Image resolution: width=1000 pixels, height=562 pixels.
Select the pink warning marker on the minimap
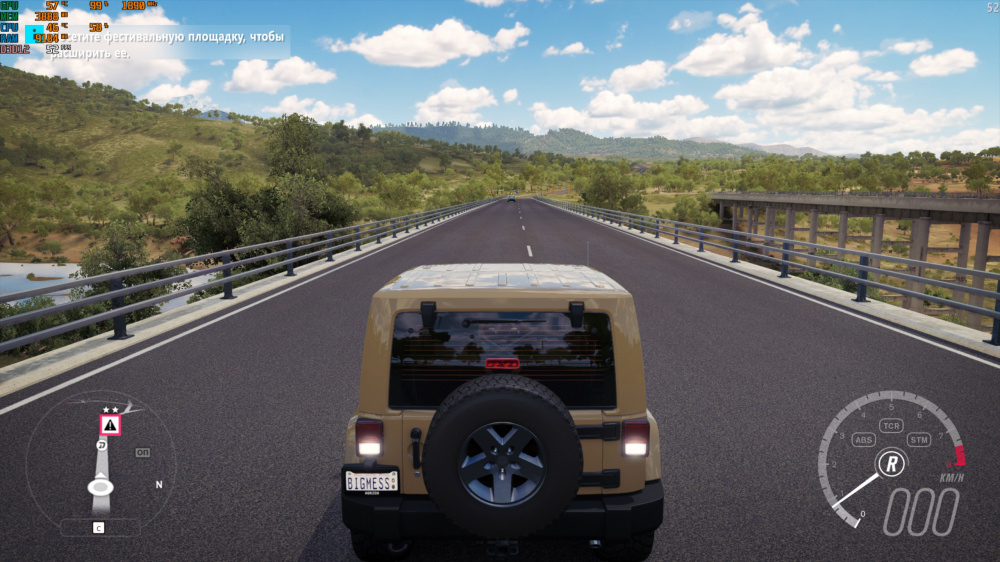pos(110,425)
